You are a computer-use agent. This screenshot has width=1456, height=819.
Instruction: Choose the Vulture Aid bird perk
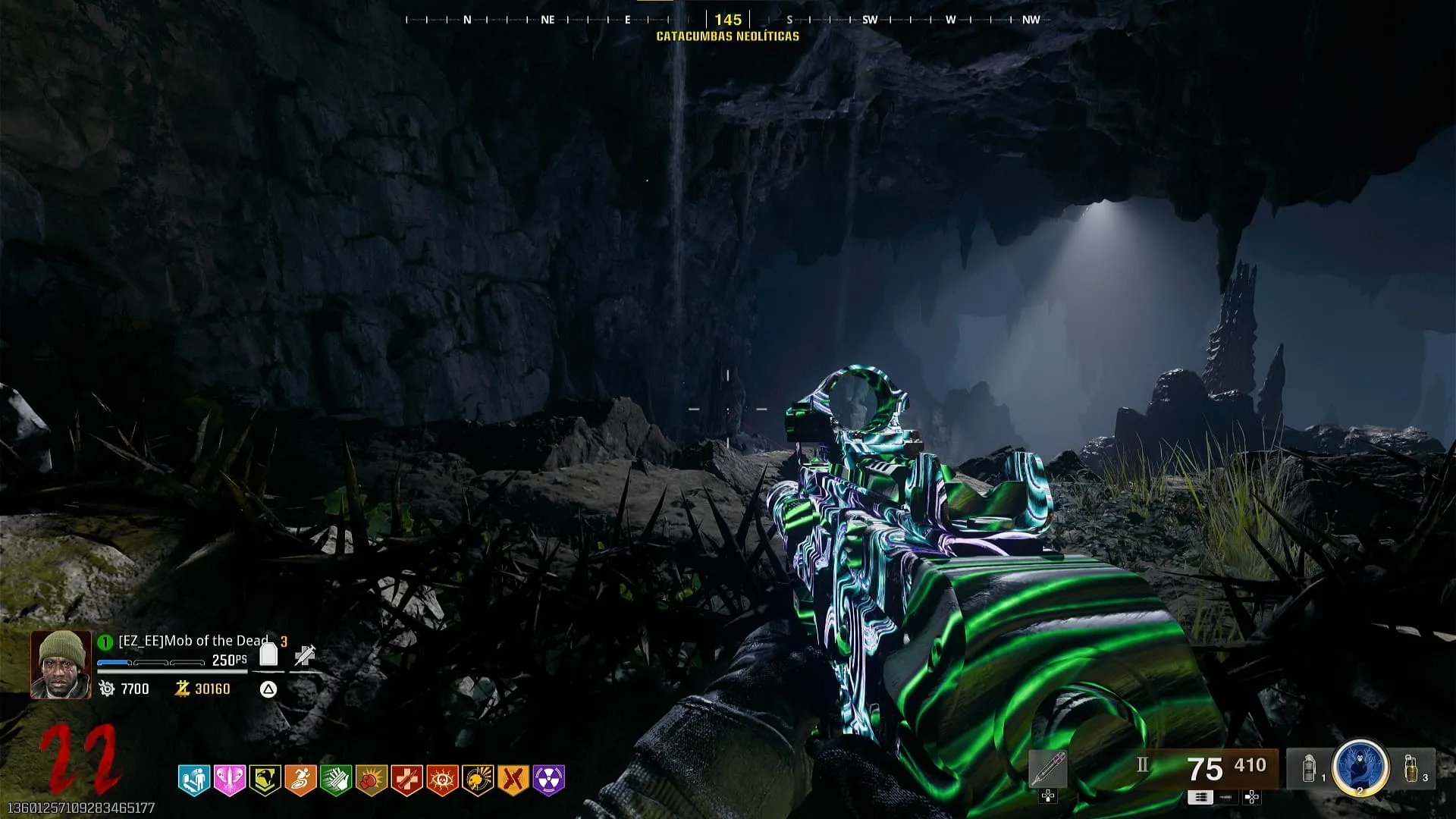pyautogui.click(x=265, y=780)
